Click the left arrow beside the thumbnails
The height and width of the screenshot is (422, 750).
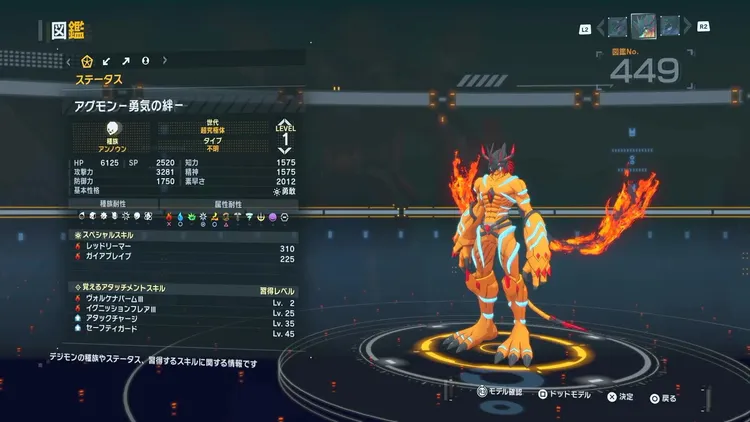[x=599, y=27]
